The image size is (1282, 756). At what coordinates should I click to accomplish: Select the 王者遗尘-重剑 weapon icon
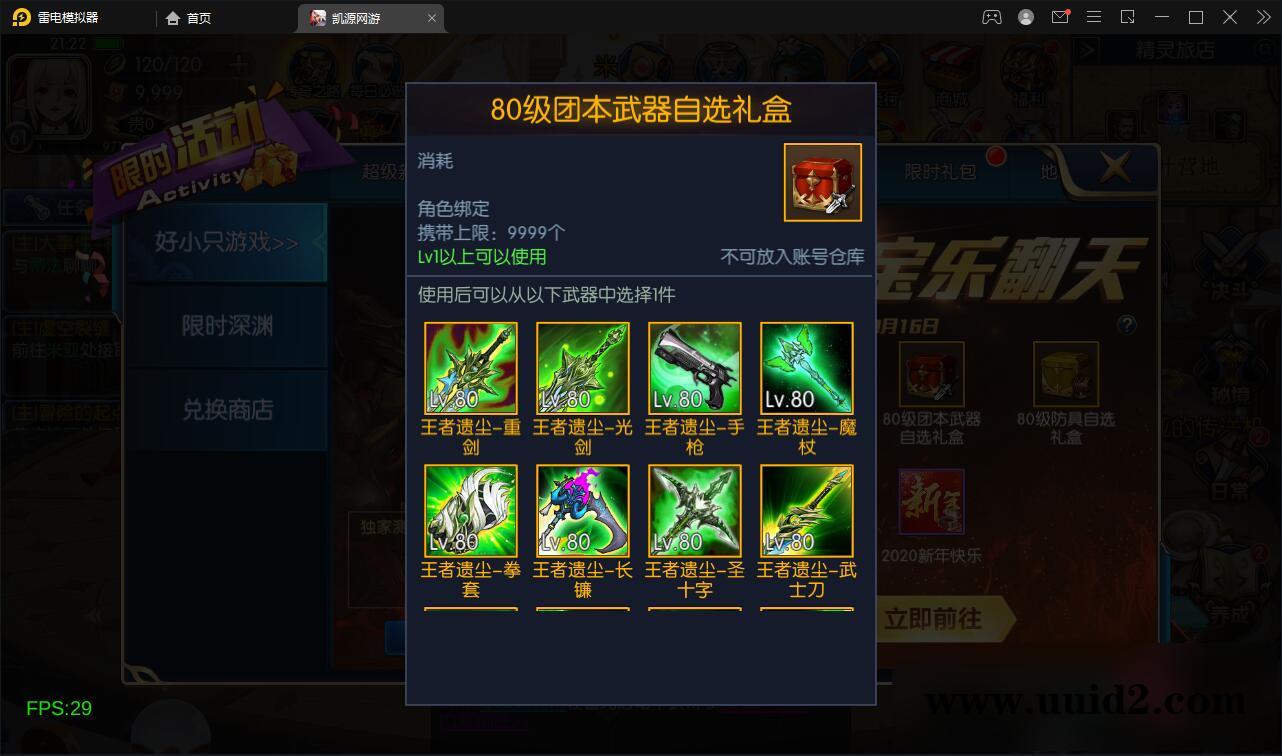click(470, 367)
